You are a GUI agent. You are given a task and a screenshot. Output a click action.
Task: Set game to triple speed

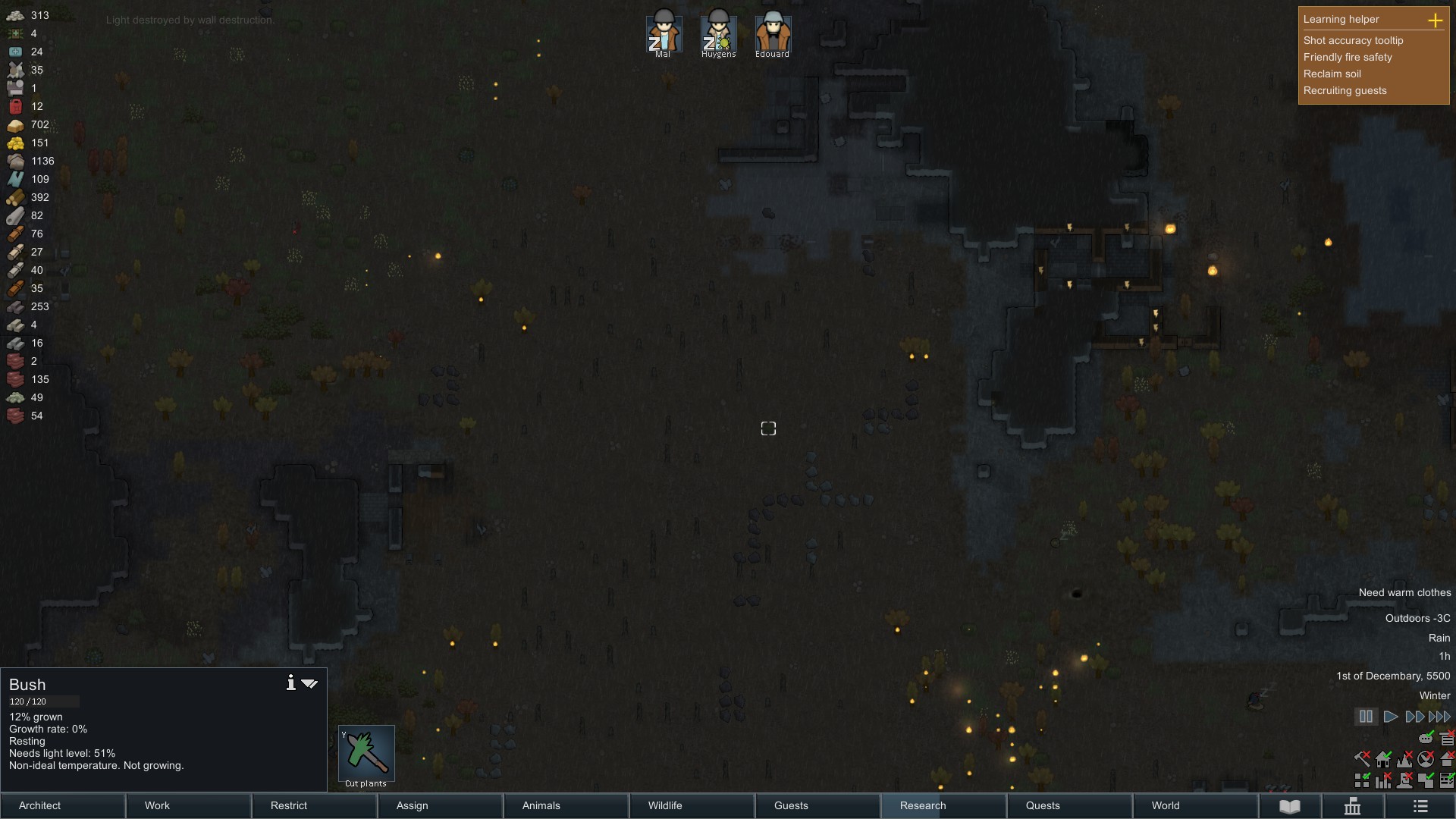coord(1439,716)
